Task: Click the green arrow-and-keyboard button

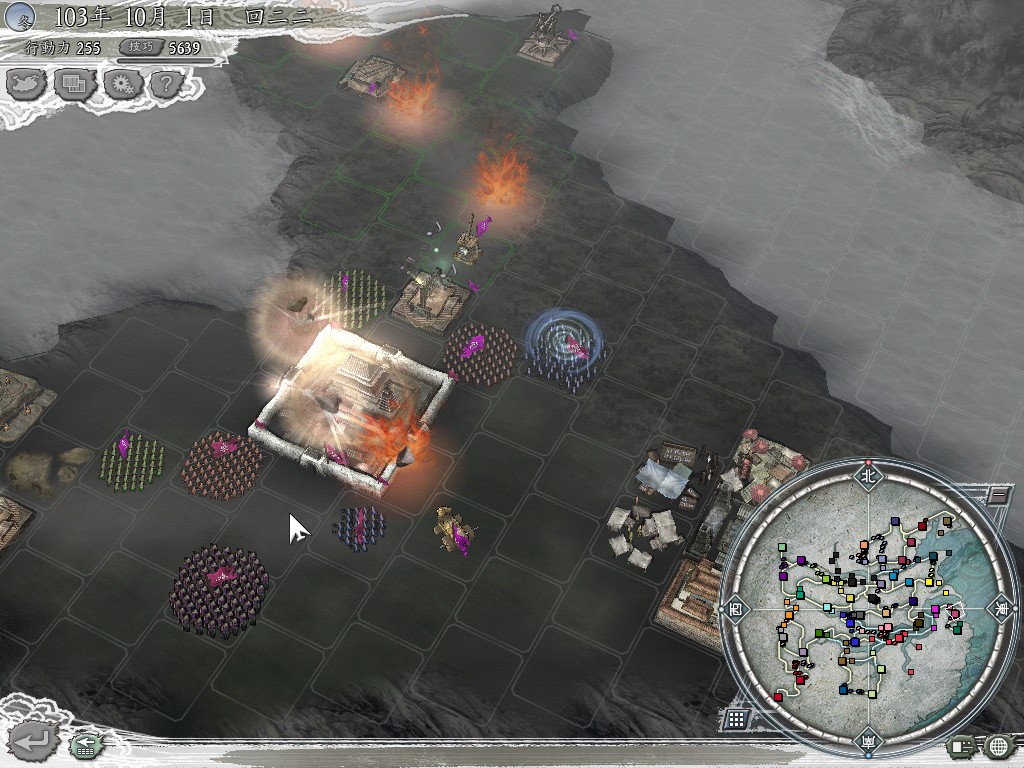Action: 84,743
